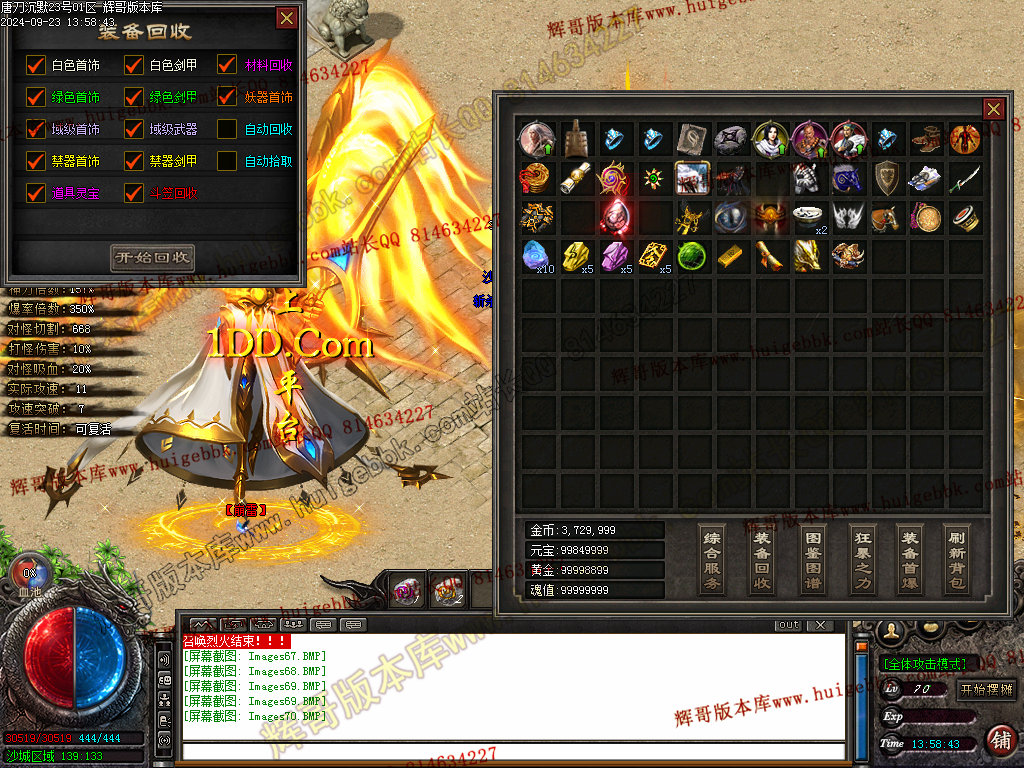
Task: Select the green orb item in the bag
Action: pos(691,255)
